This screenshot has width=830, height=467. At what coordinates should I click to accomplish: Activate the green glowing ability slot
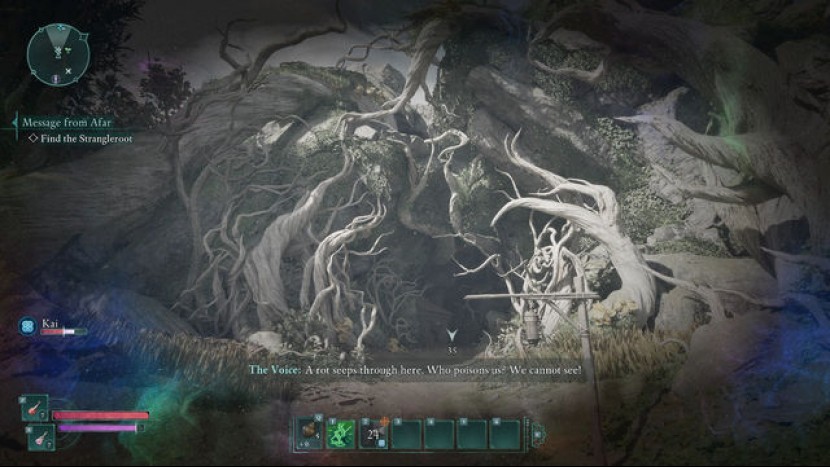[x=341, y=433]
